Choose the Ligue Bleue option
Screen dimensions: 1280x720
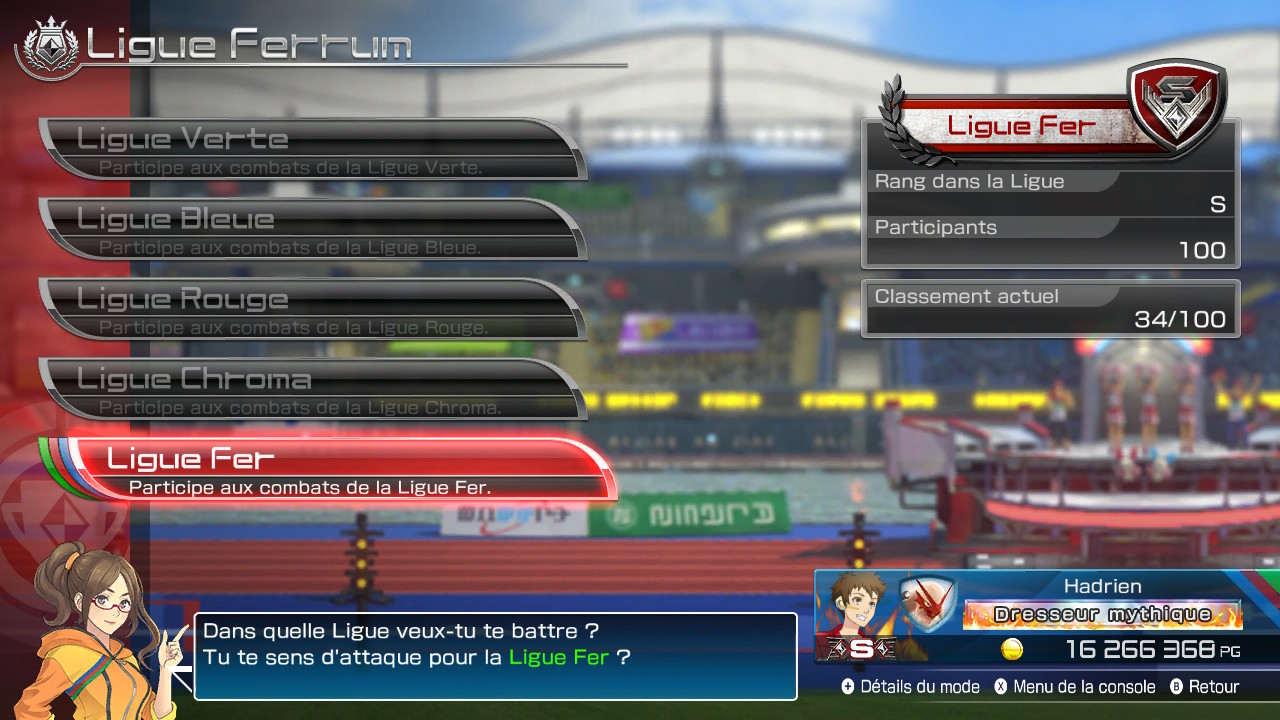[310, 229]
